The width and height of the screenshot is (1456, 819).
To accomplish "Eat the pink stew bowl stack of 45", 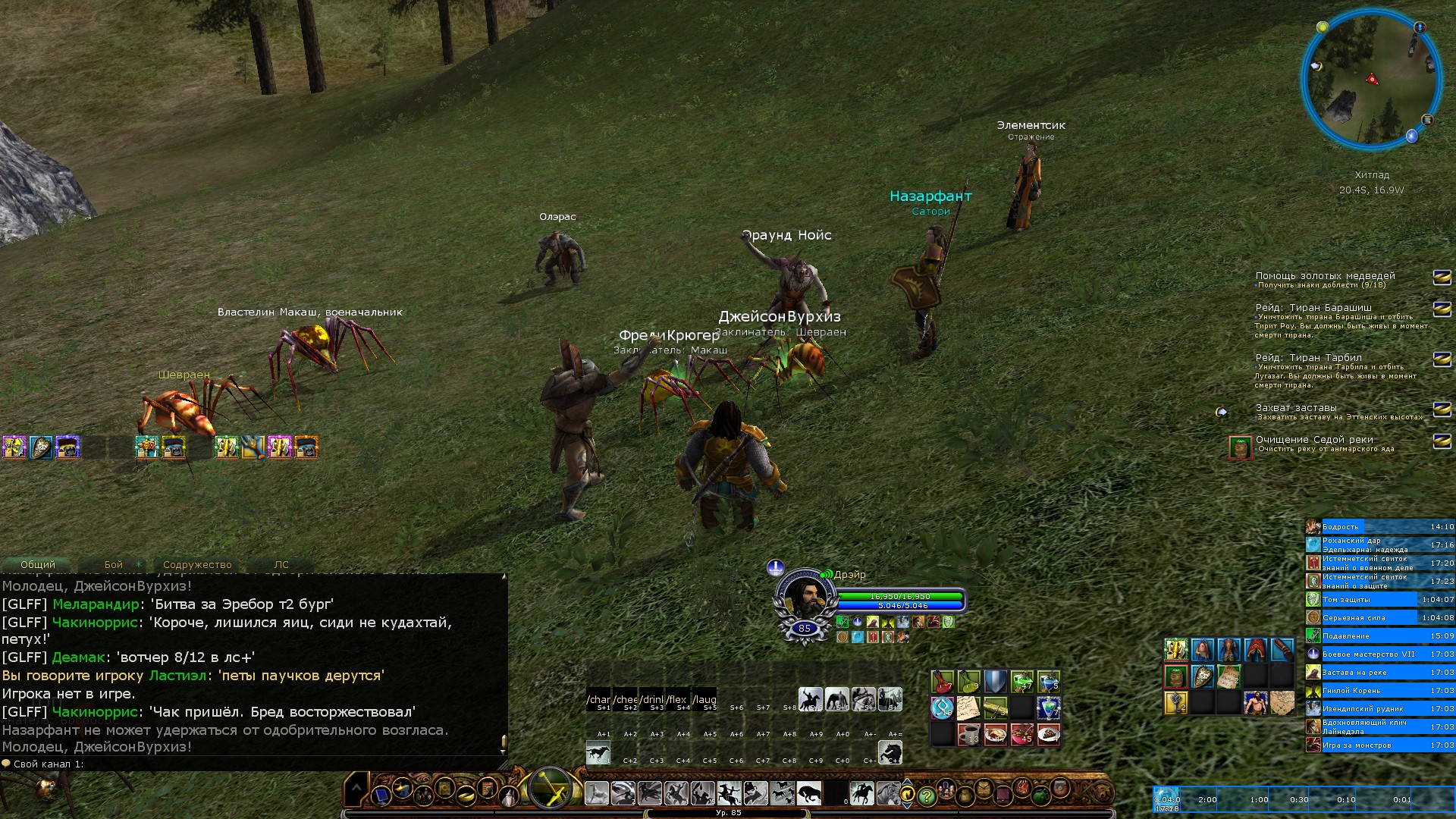I will pos(1022,734).
